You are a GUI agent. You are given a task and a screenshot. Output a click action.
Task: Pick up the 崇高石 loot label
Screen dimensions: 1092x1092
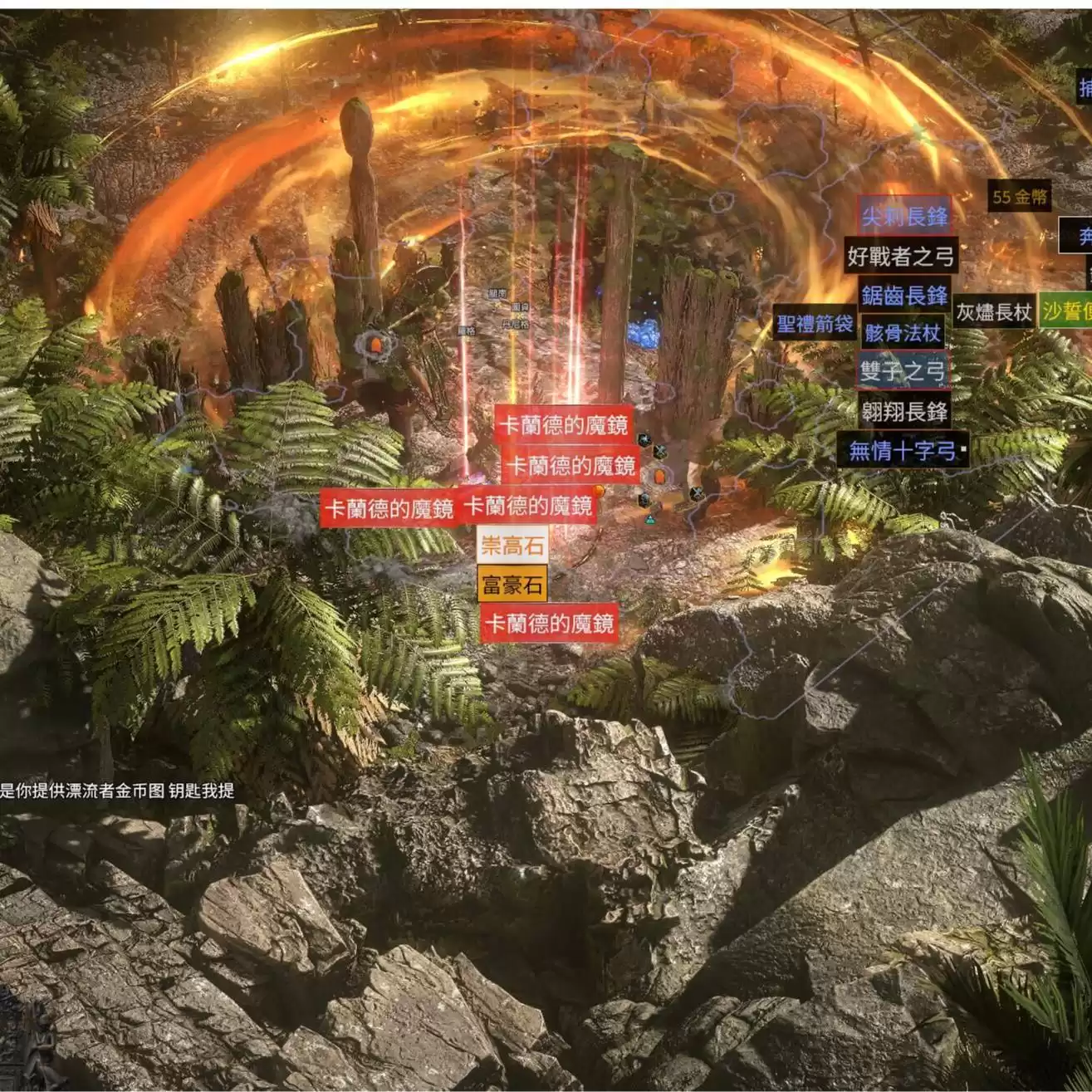tap(512, 546)
